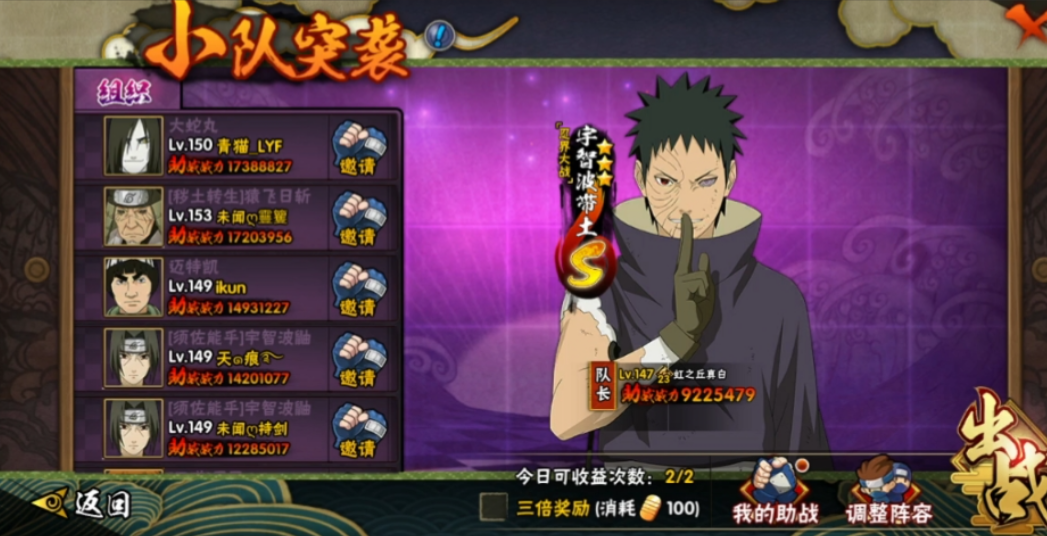1047x536 pixels.
Task: Switch to the 组织 tab
Action: coord(125,91)
